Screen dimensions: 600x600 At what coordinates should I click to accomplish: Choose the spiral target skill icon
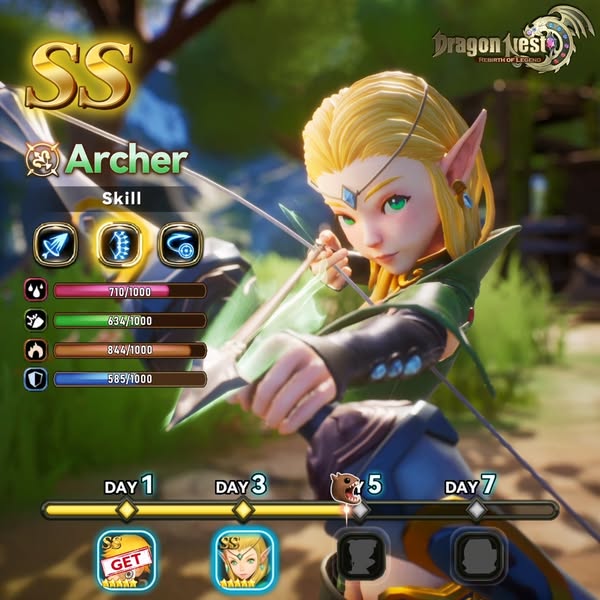(x=180, y=244)
